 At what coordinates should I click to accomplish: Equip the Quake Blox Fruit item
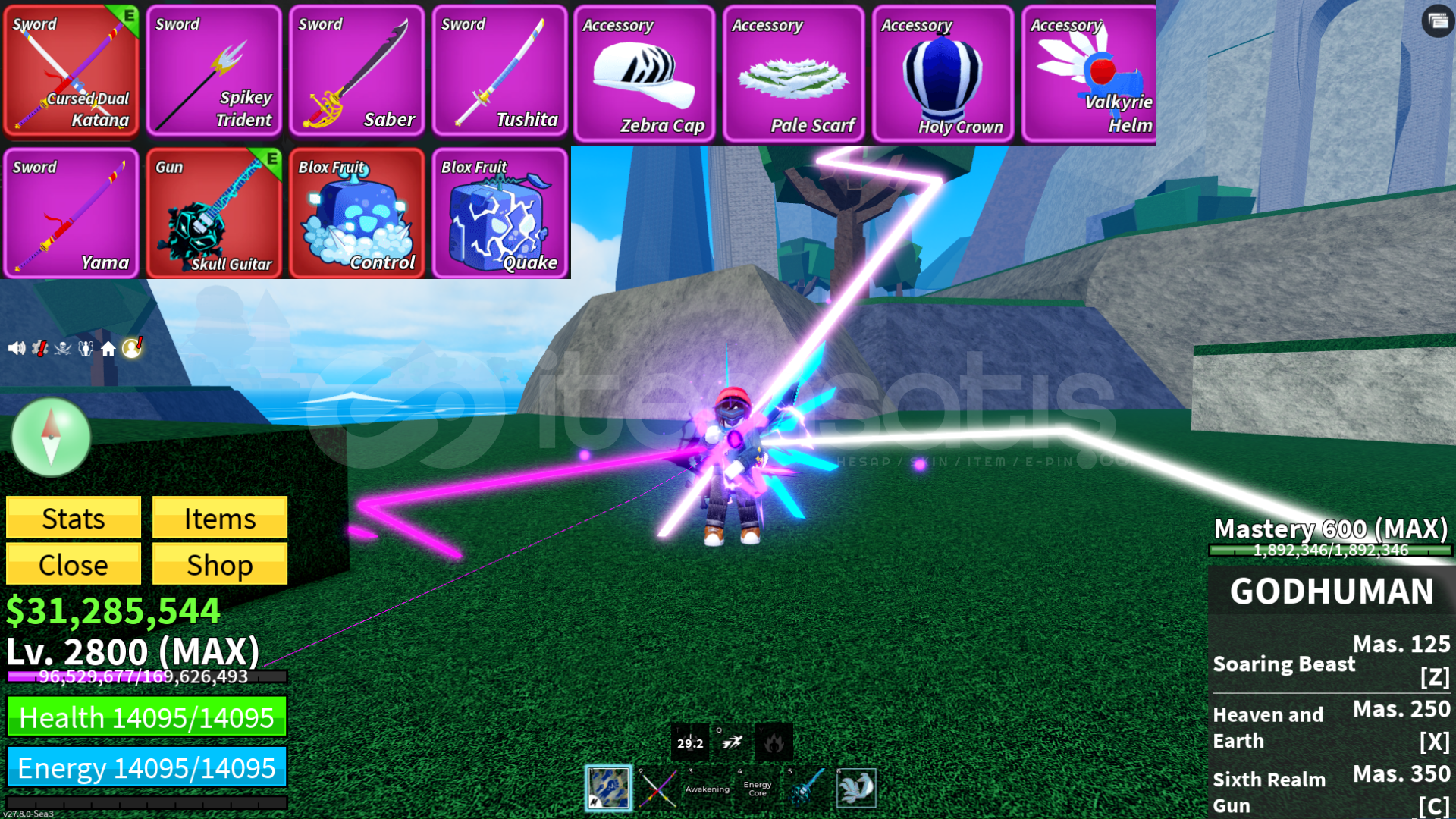tap(500, 215)
